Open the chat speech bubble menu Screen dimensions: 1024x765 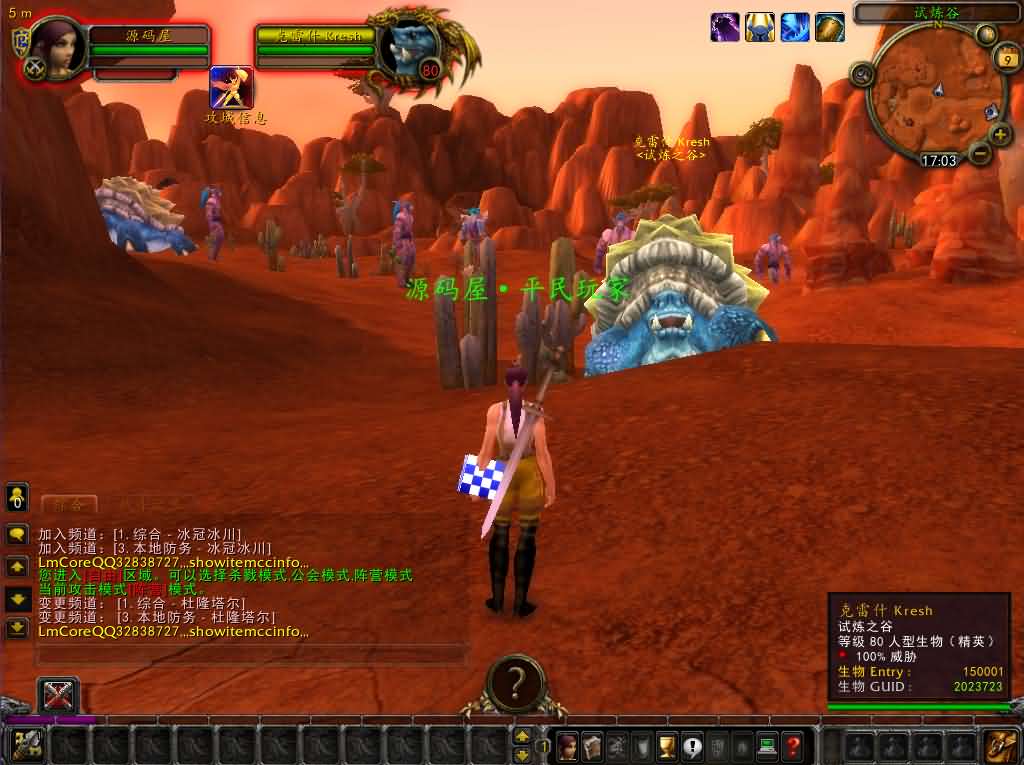(17, 534)
